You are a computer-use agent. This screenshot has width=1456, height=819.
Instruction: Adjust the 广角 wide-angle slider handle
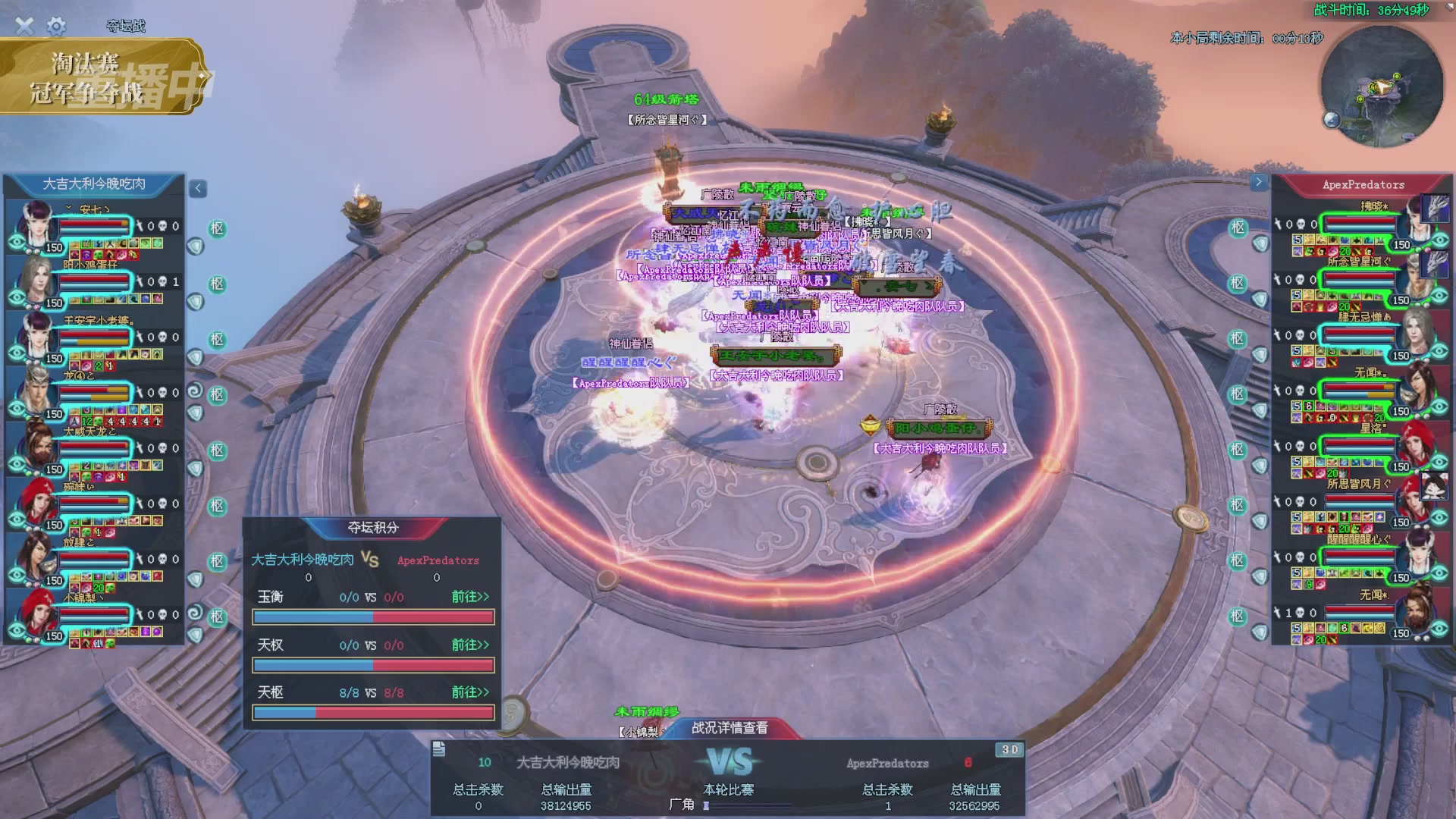tap(706, 805)
